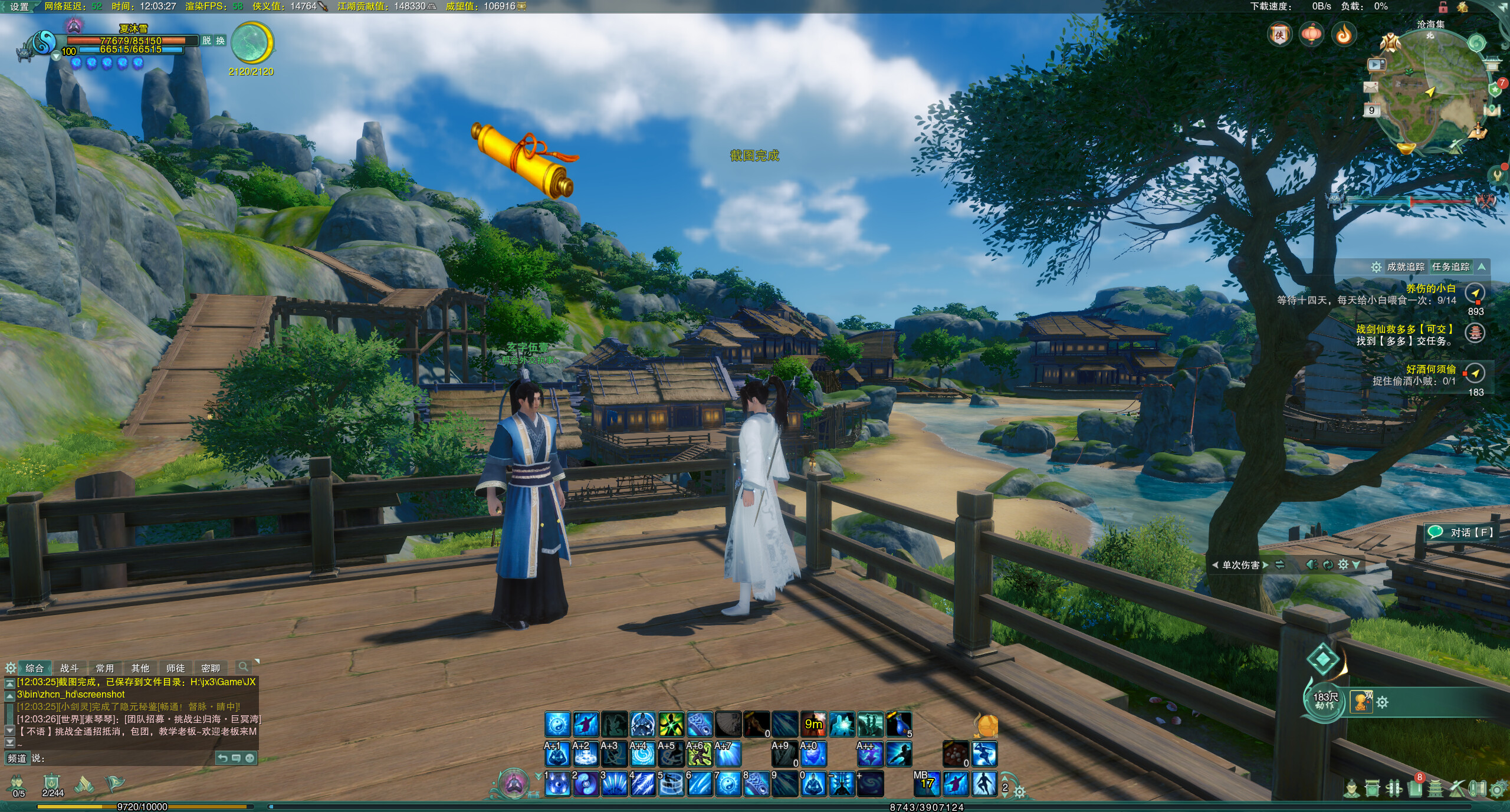The width and height of the screenshot is (1510, 812).
Task: Open the gold ingot shop icon
Action: (1405, 145)
